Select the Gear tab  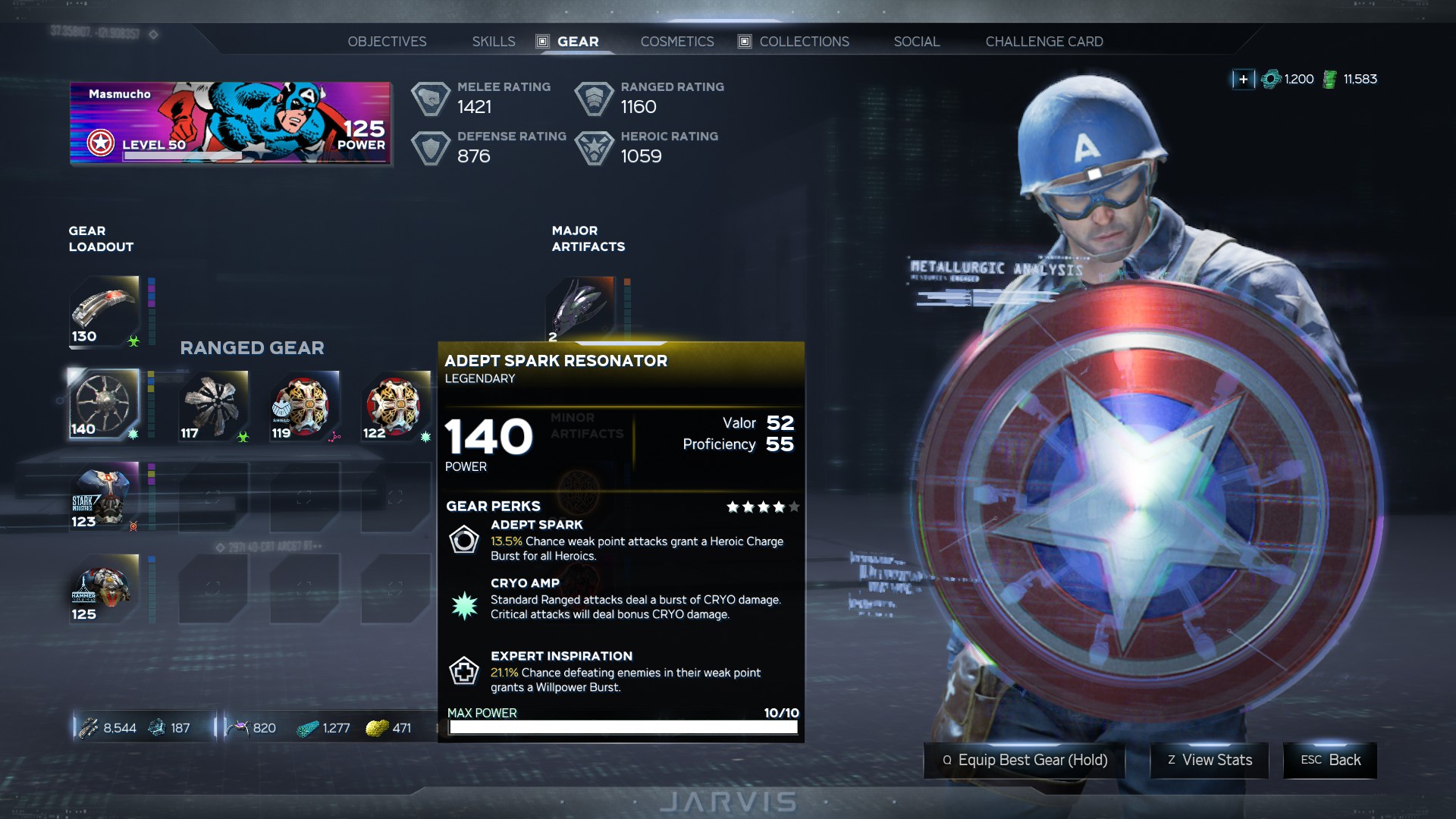pyautogui.click(x=577, y=42)
